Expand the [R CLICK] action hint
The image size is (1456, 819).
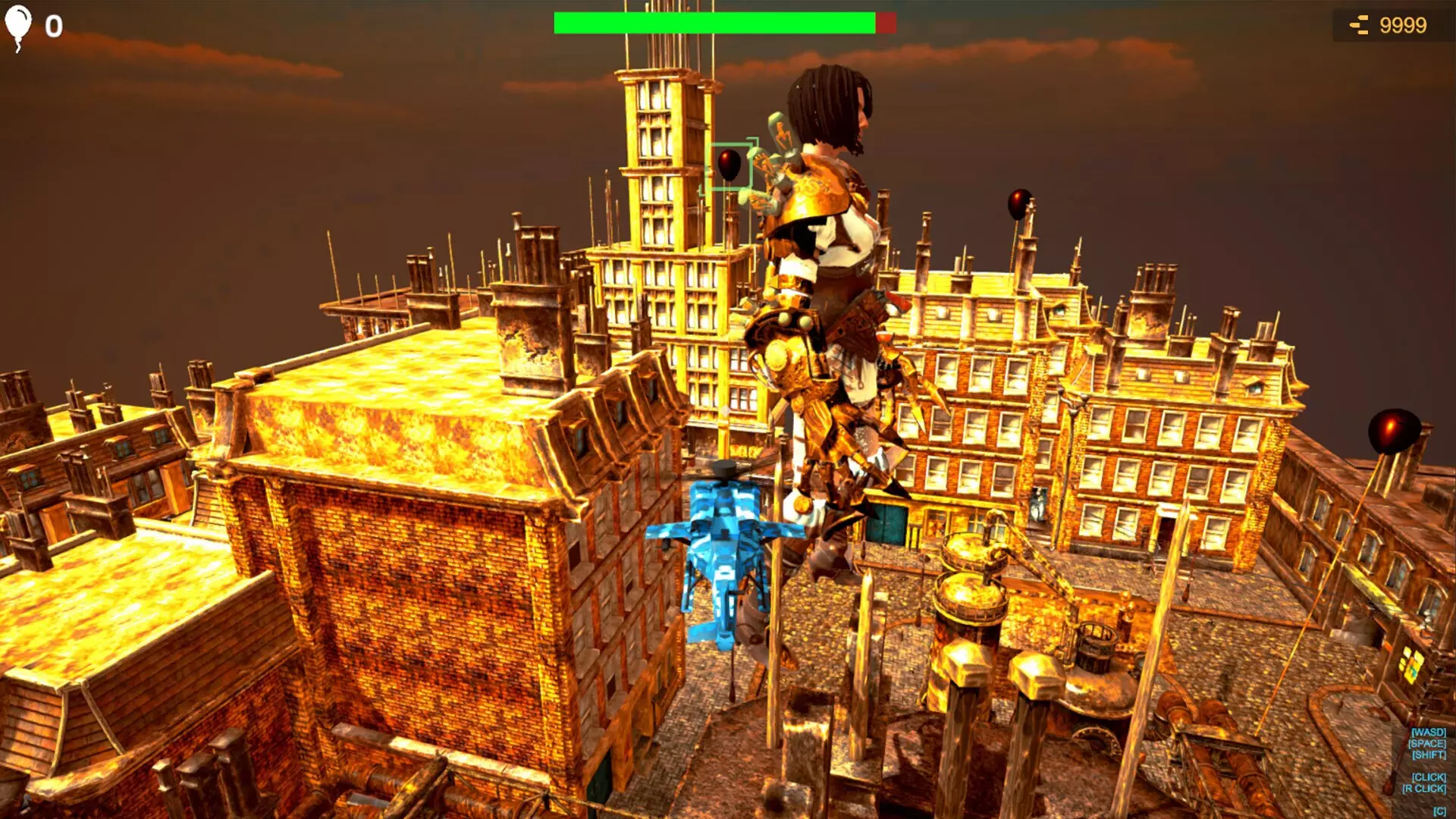coord(1424,787)
